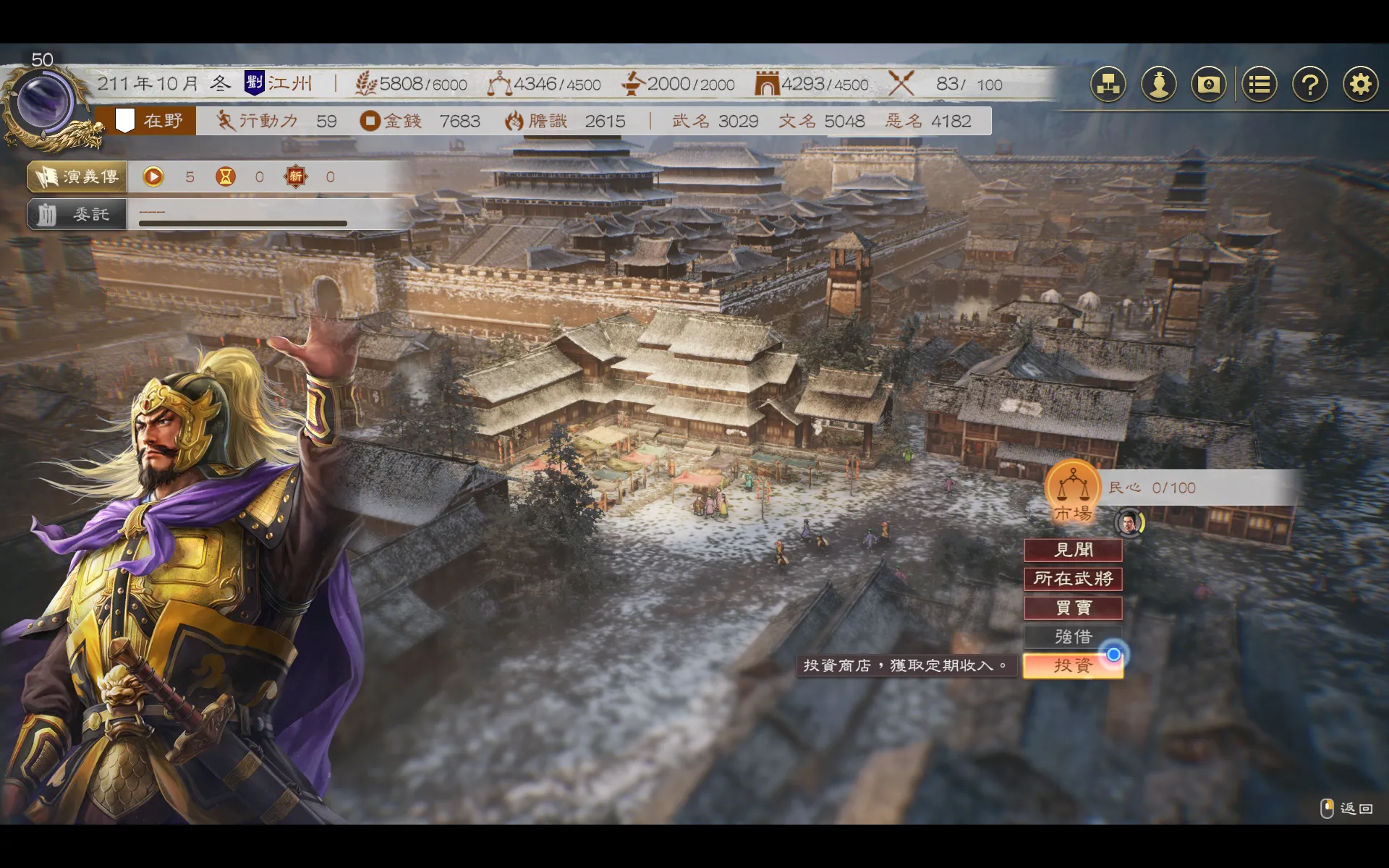Screen dimensions: 1389x868
Task: Select 投資 to invest in shops
Action: pos(1073,665)
